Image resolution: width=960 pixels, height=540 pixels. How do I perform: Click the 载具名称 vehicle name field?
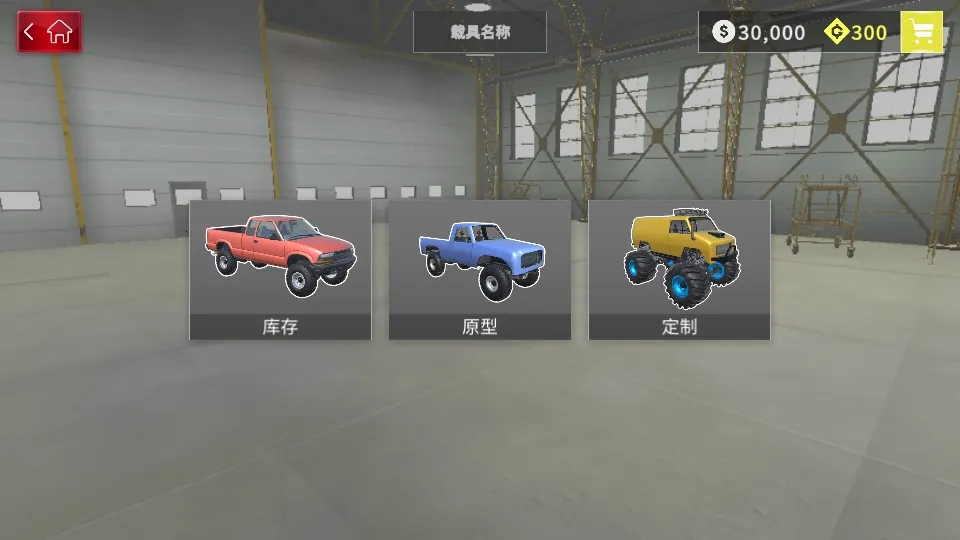pyautogui.click(x=480, y=32)
